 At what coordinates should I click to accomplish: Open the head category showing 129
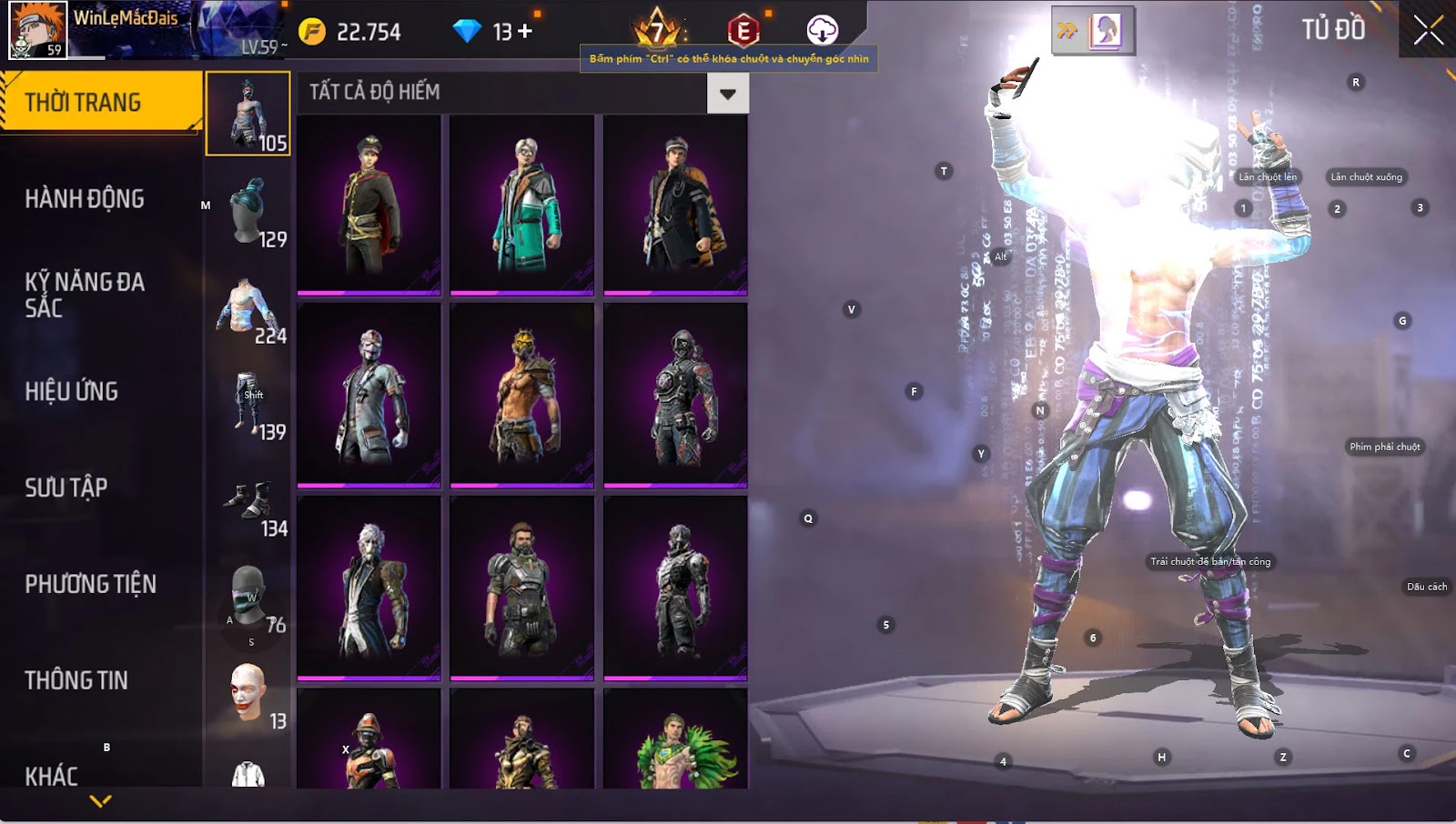[248, 212]
